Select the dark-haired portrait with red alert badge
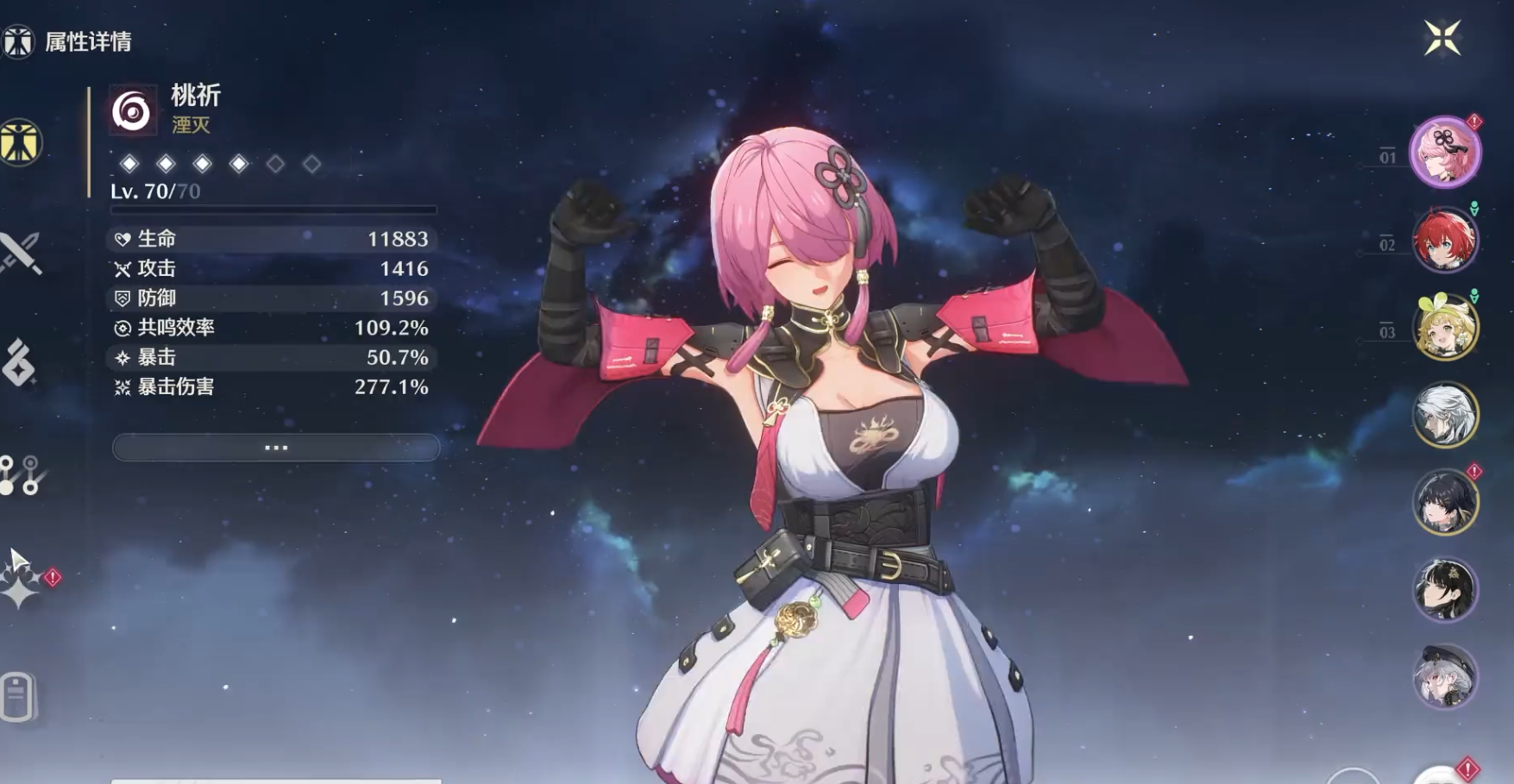Screen dimensions: 1514x784 (x=1445, y=502)
